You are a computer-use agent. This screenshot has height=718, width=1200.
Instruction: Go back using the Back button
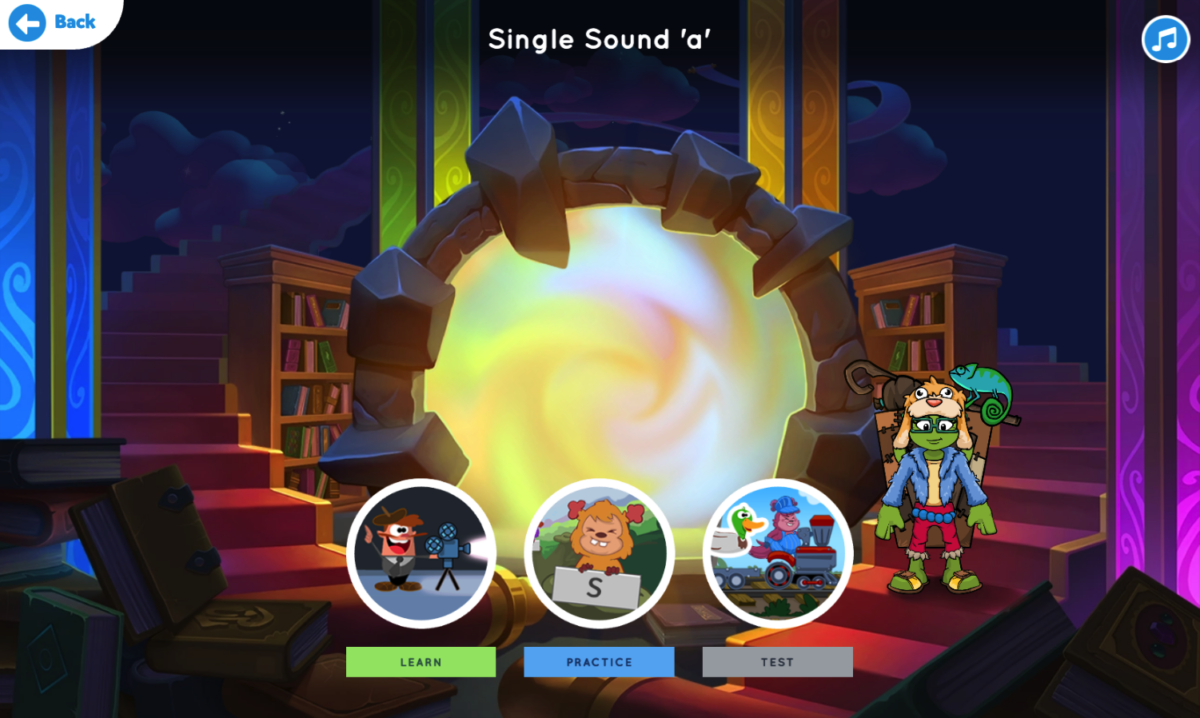coord(54,21)
